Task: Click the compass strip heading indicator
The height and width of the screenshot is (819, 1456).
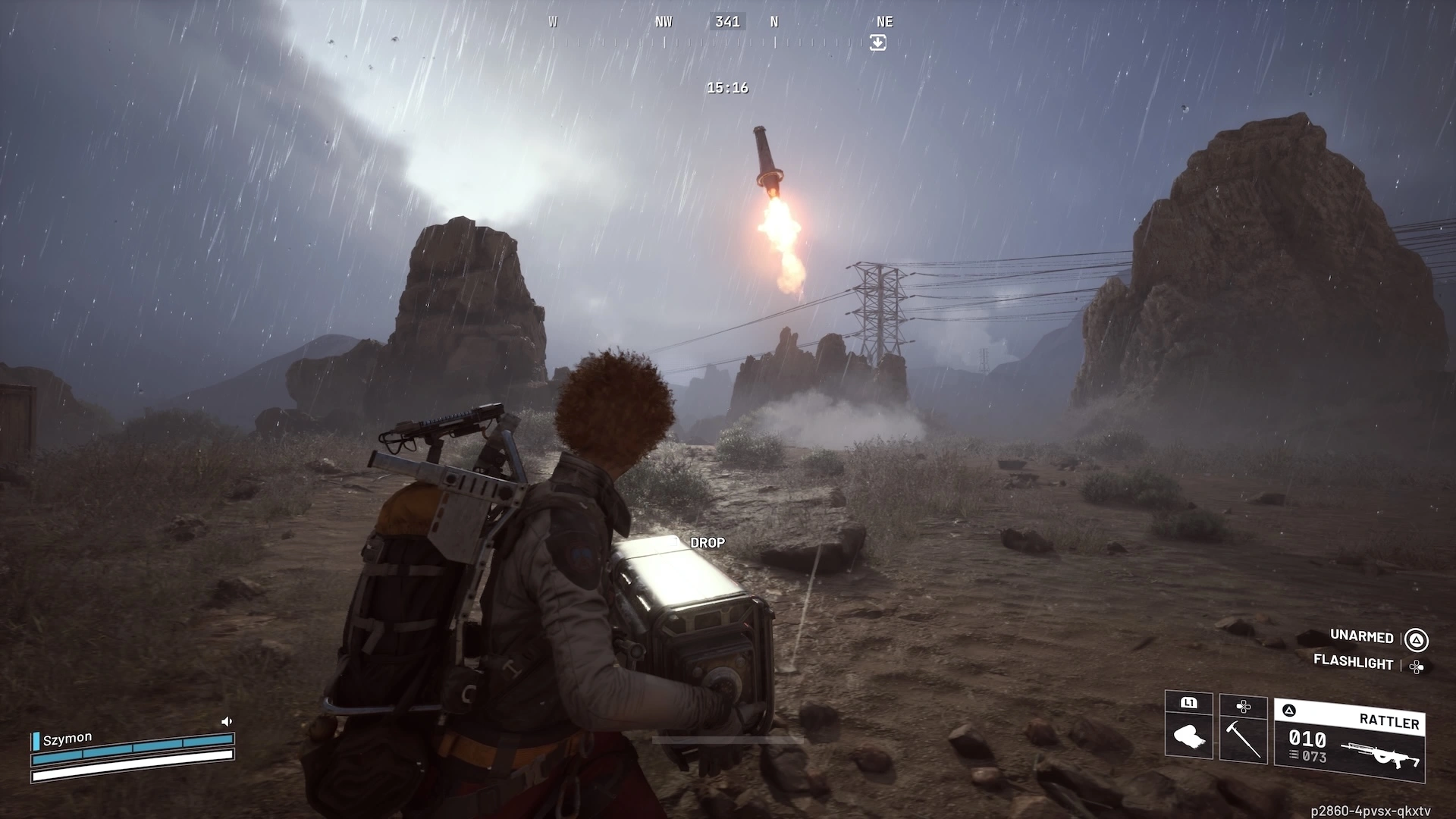Action: click(727, 22)
